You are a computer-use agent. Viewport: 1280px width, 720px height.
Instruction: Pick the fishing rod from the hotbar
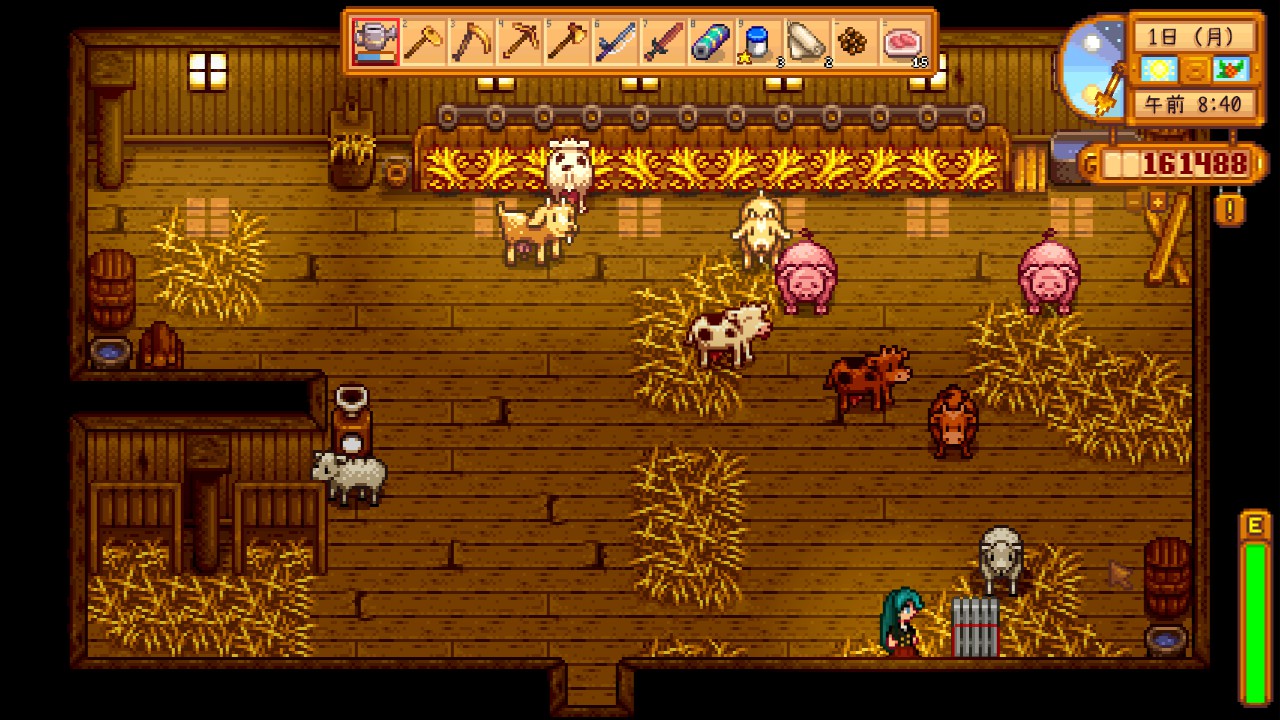pos(616,42)
